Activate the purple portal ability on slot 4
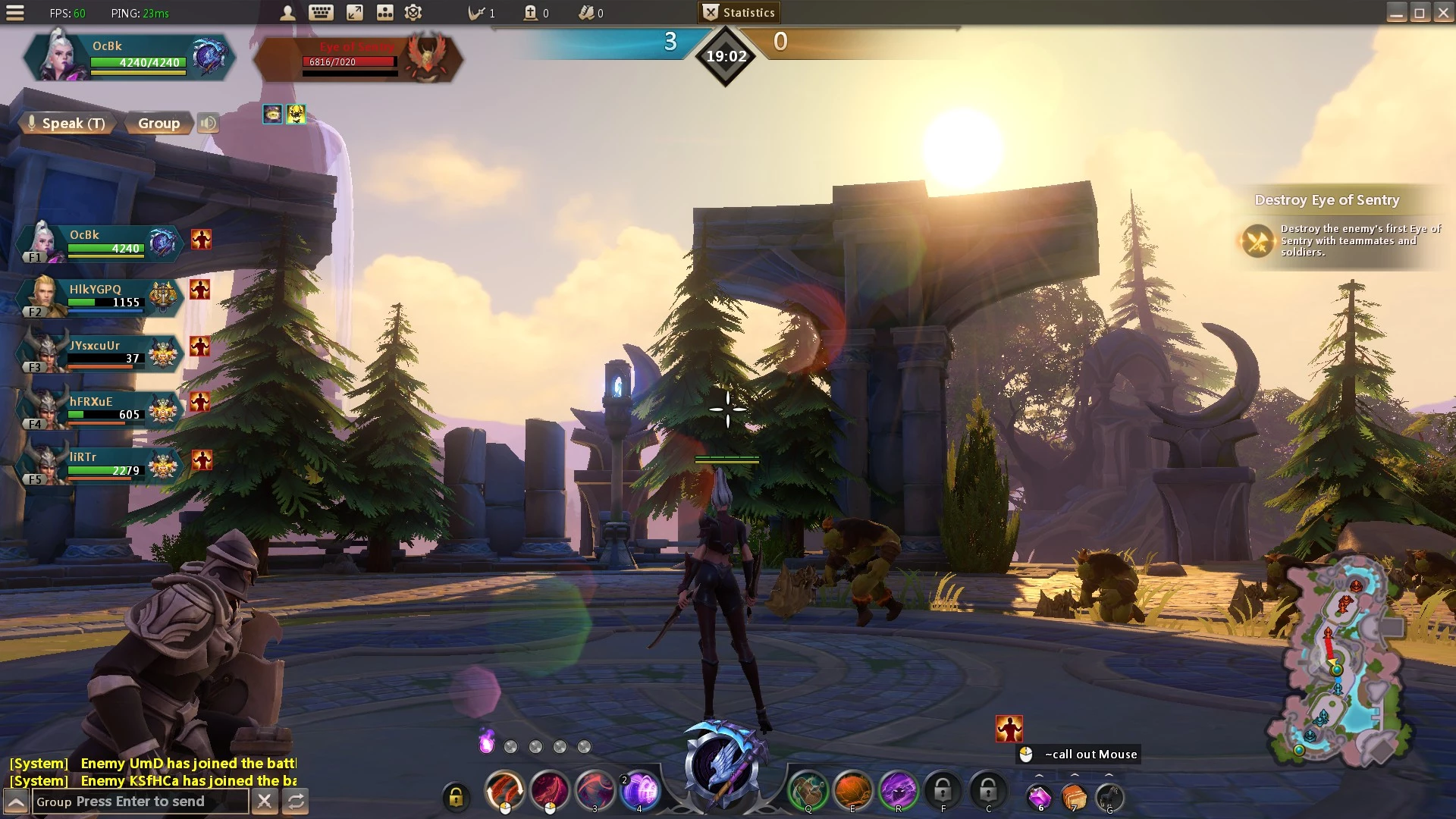The image size is (1456, 819). click(640, 791)
